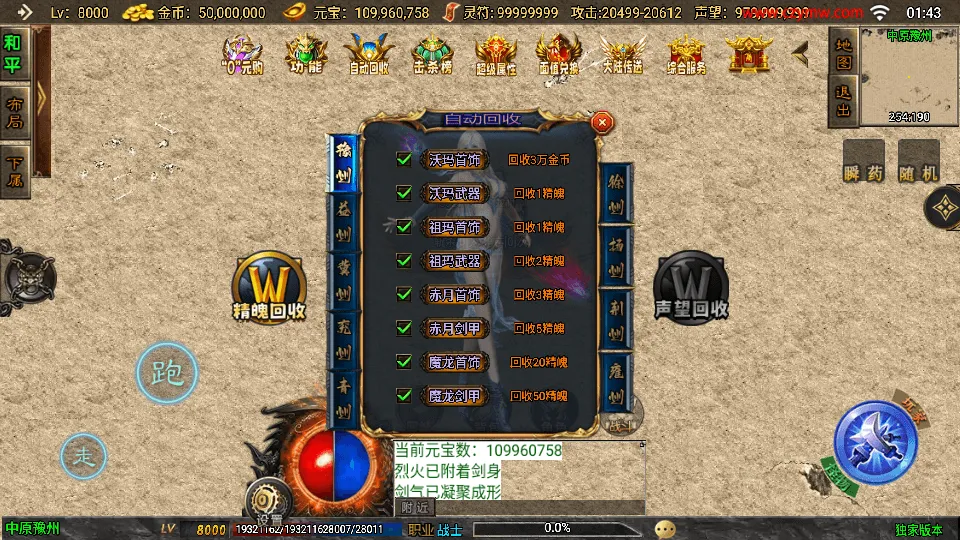
Task: Switch movement to 跑 run mode
Action: pyautogui.click(x=166, y=373)
